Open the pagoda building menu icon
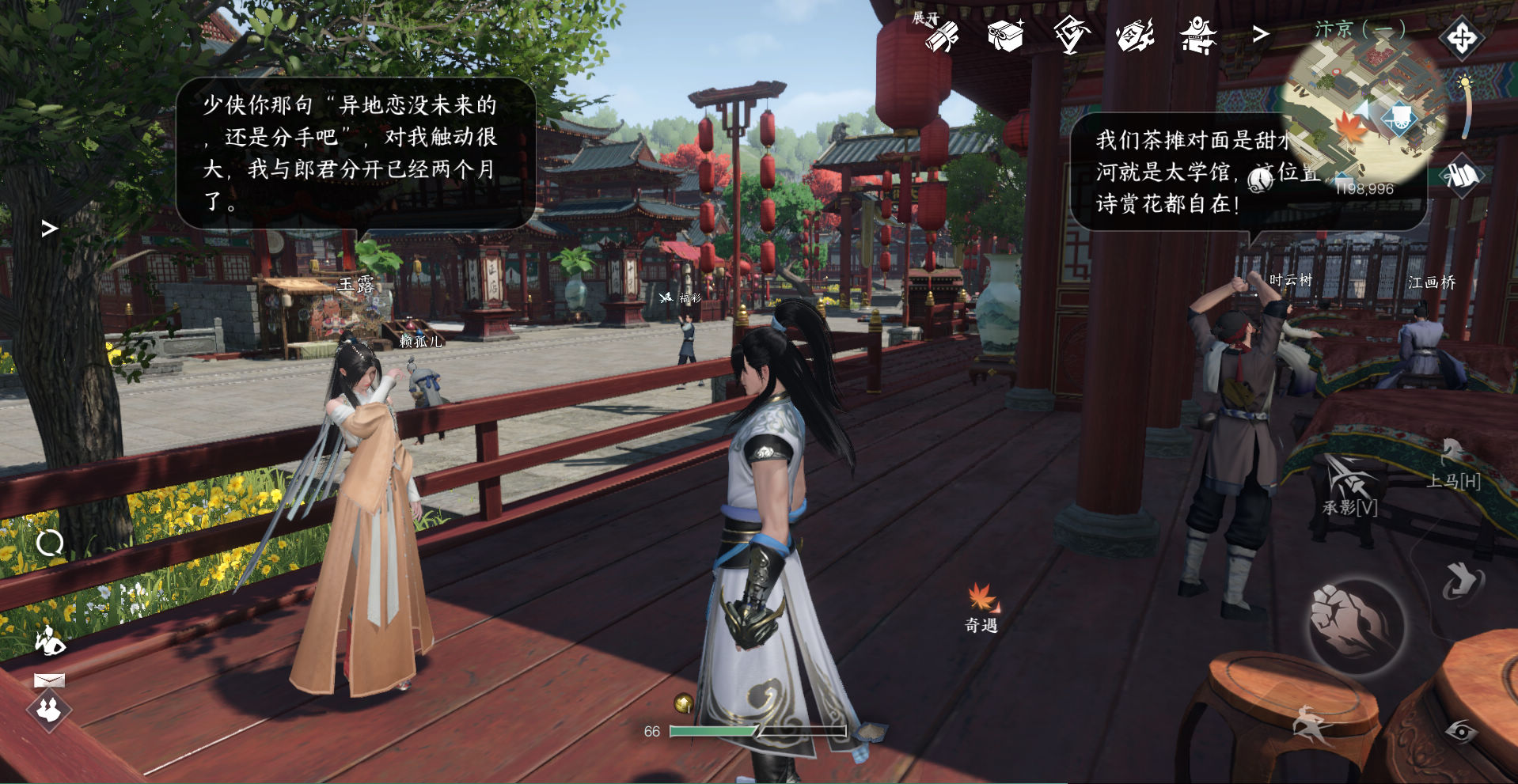The width and height of the screenshot is (1518, 784). coord(1135,36)
